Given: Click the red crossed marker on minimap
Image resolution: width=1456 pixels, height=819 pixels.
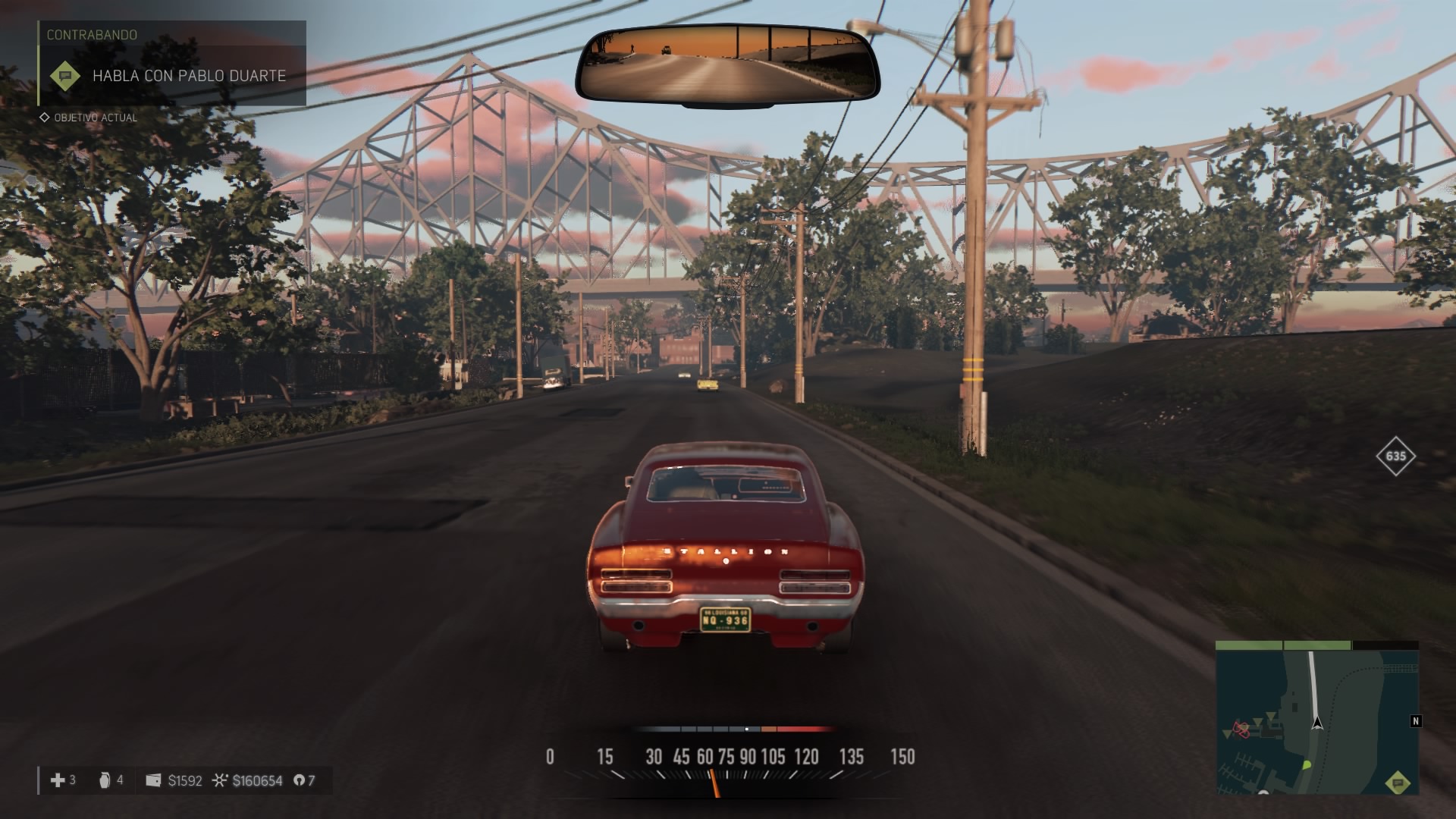Looking at the screenshot, I should [x=1241, y=730].
